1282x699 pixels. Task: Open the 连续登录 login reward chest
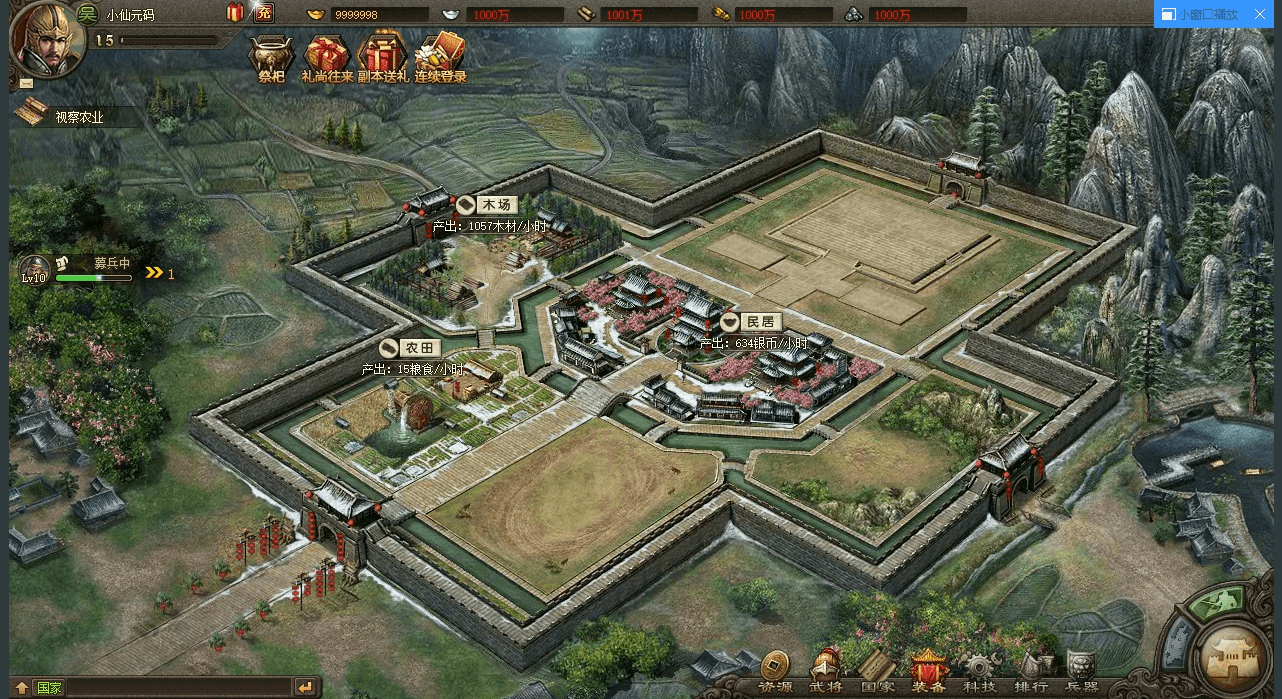click(x=440, y=58)
